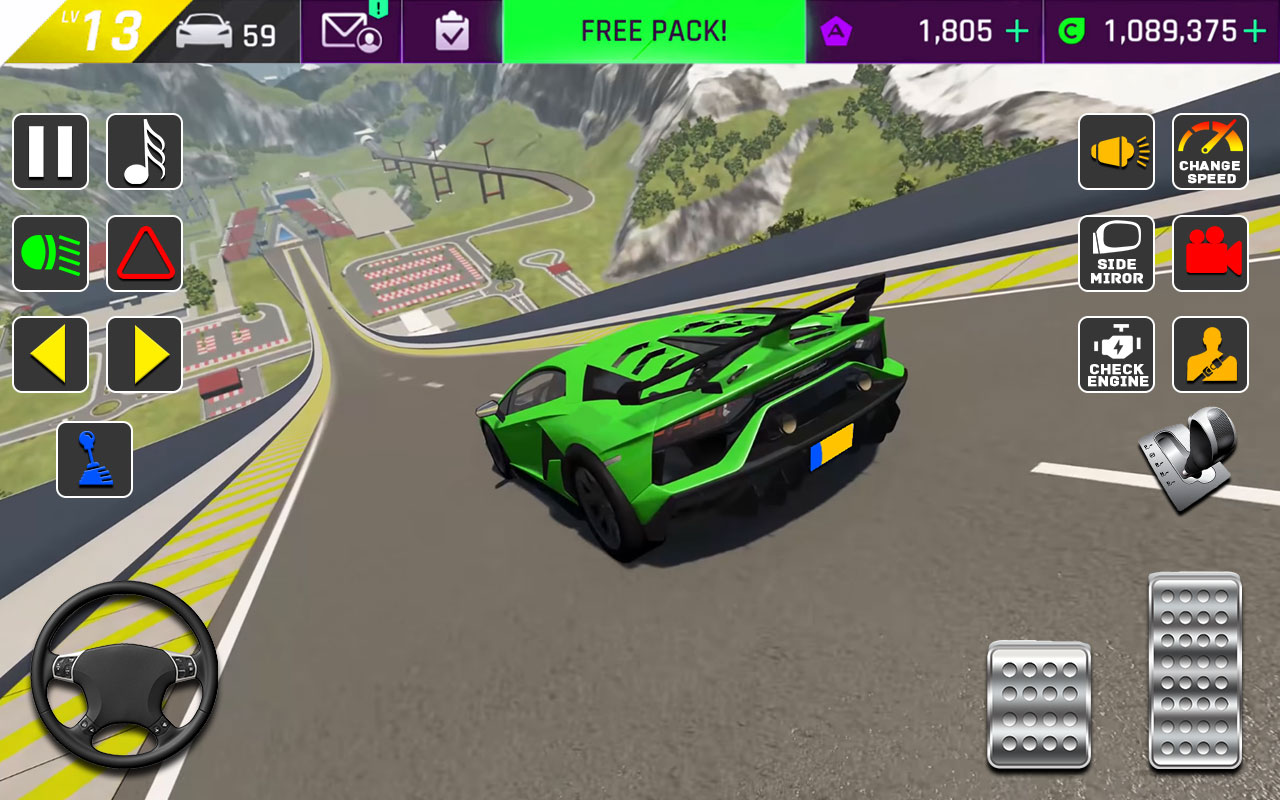Fasten the orange seatbelt button
Screen dimensions: 1280x800
click(x=1210, y=354)
